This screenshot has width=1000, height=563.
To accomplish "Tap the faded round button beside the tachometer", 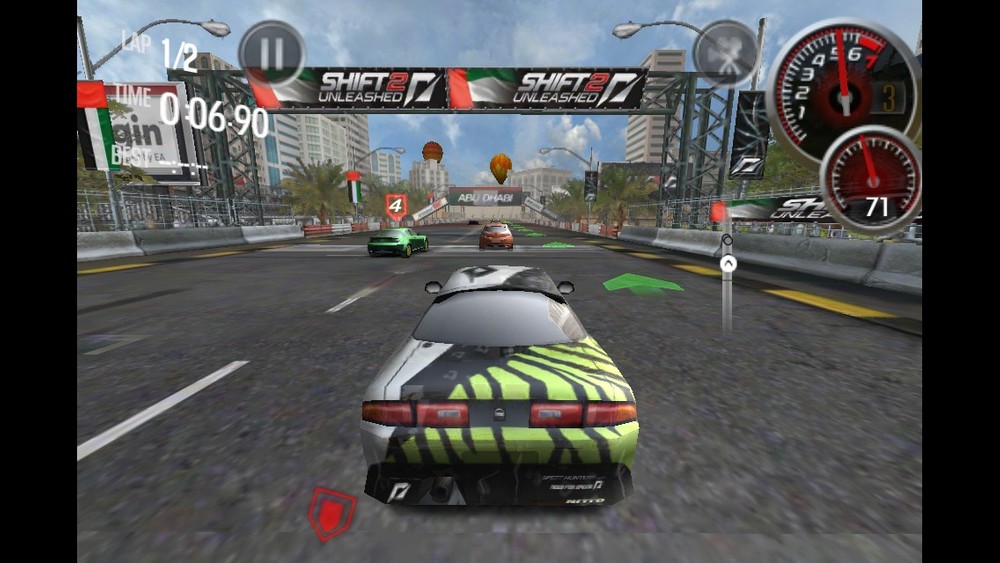I will tap(725, 53).
